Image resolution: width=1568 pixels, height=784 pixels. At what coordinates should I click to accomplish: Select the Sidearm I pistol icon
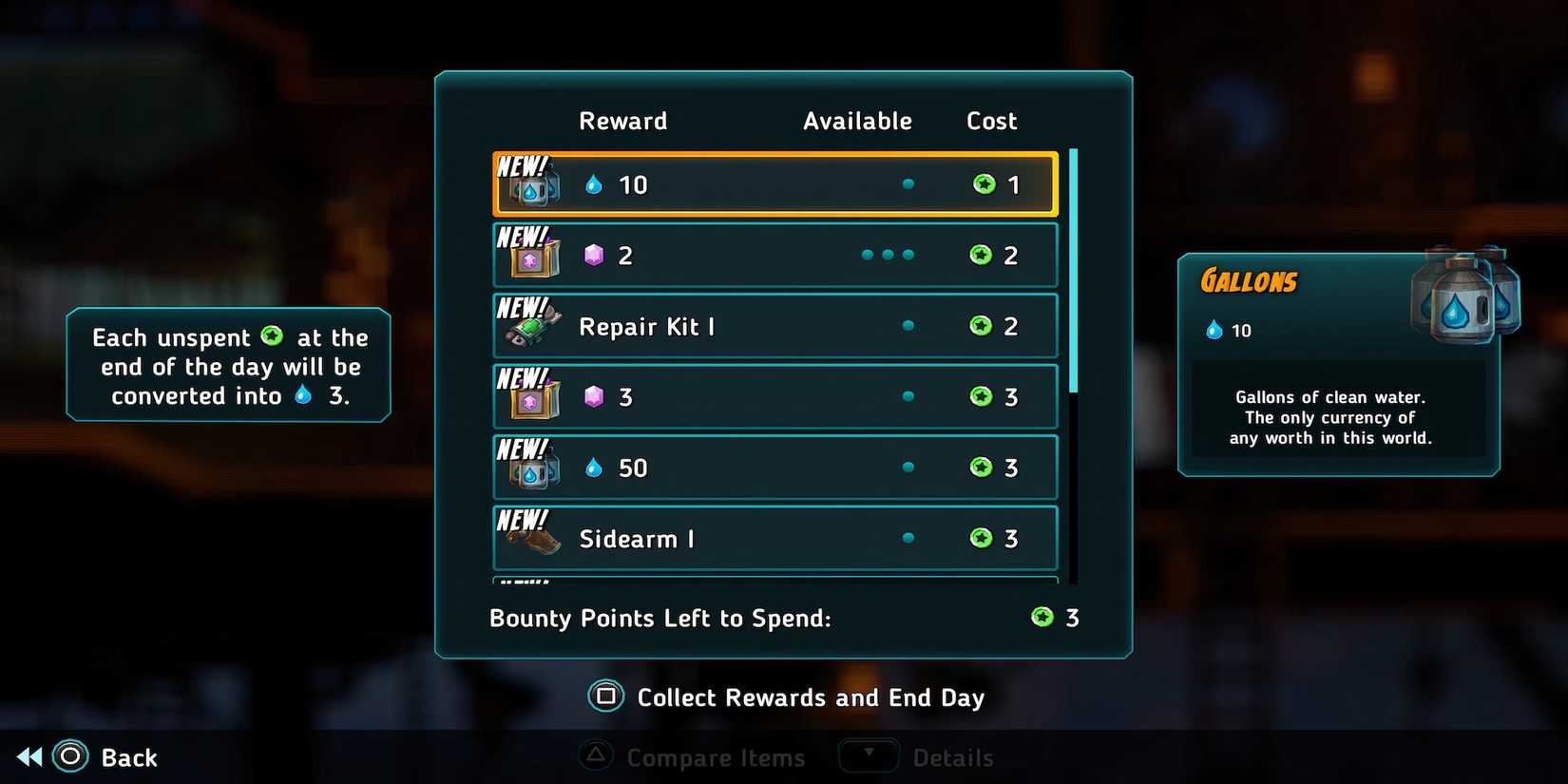click(531, 539)
